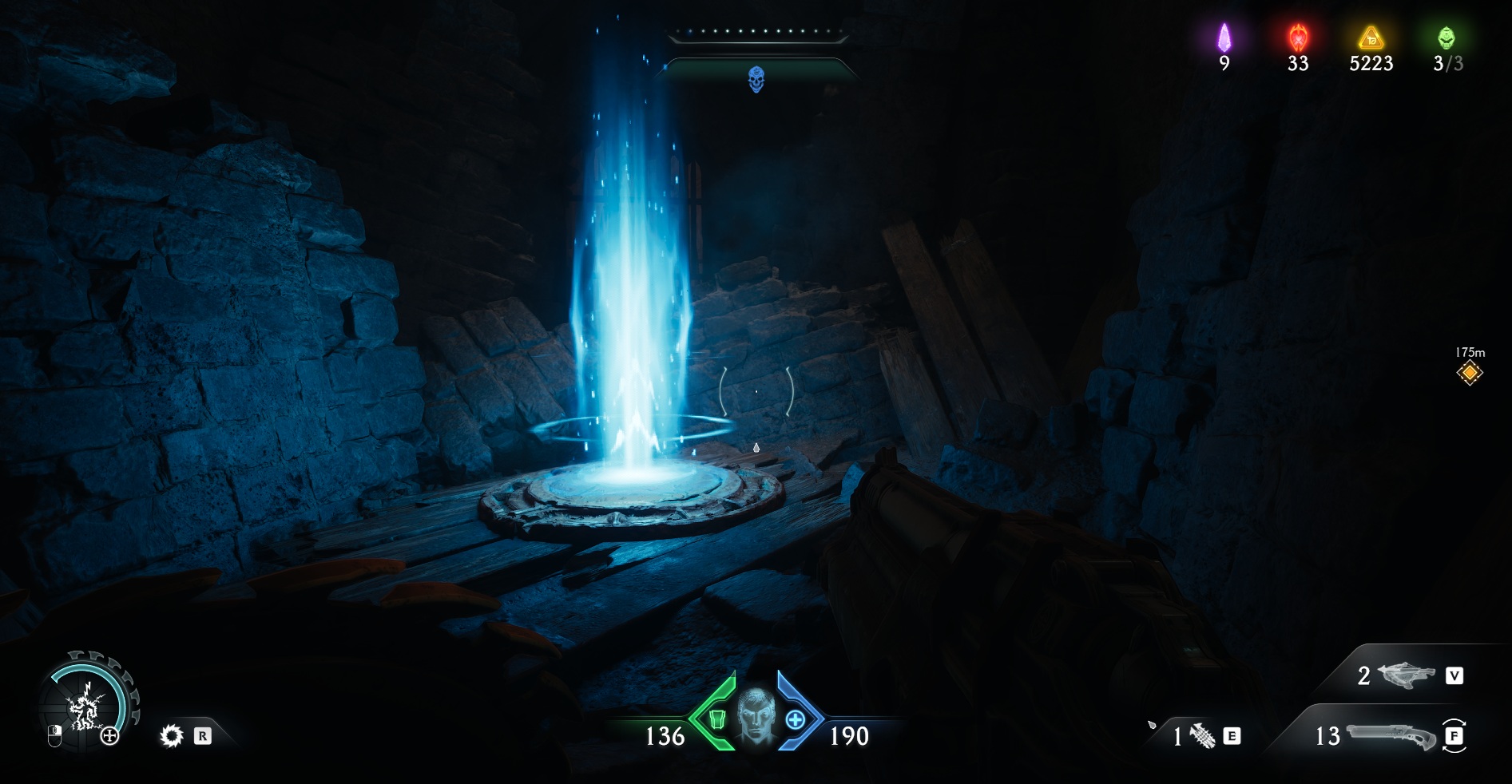Click the red heart emblem icon
Image resolution: width=1512 pixels, height=784 pixels.
[1298, 38]
